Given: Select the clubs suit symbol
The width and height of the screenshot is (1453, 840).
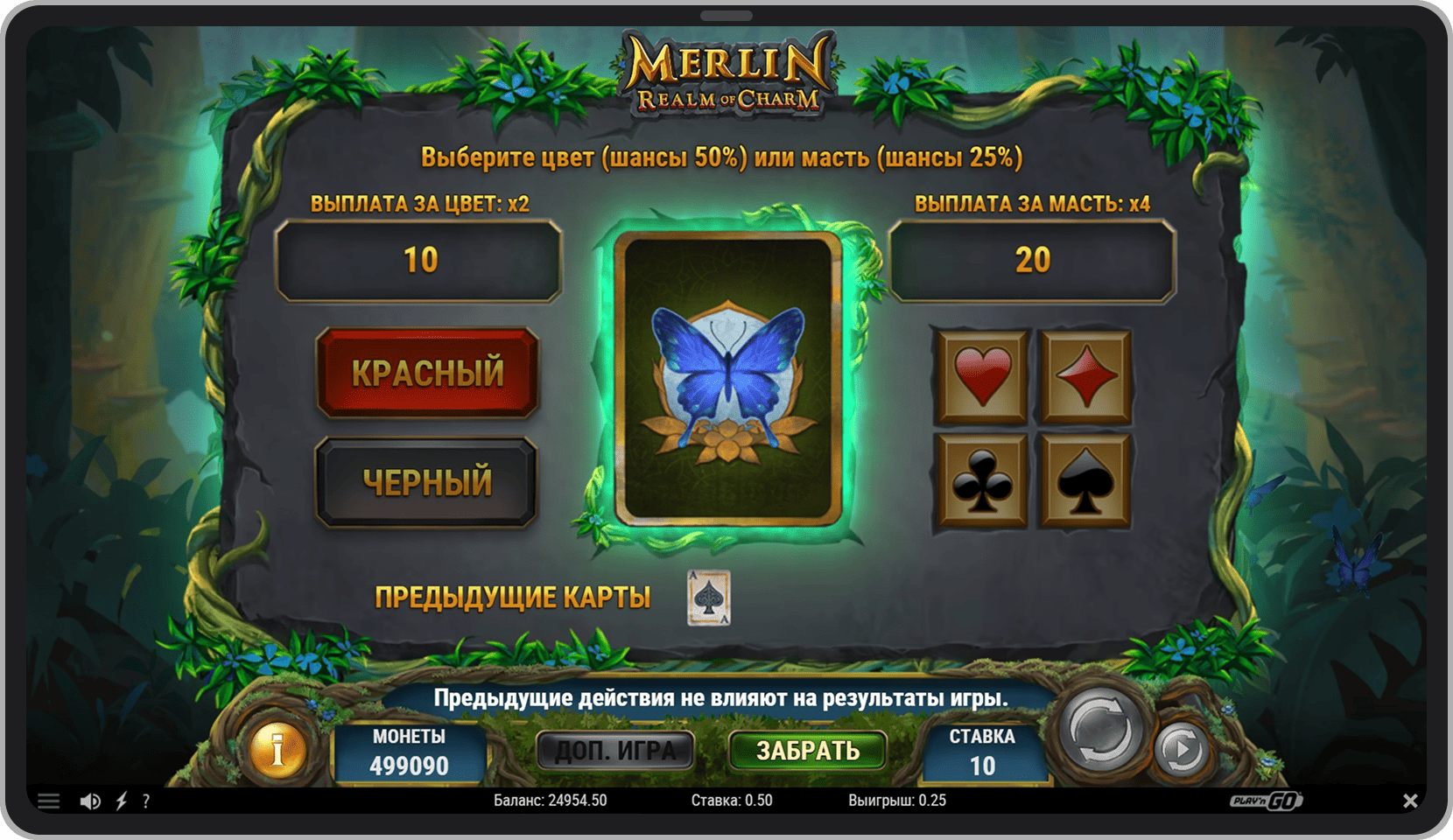Looking at the screenshot, I should (x=982, y=480).
